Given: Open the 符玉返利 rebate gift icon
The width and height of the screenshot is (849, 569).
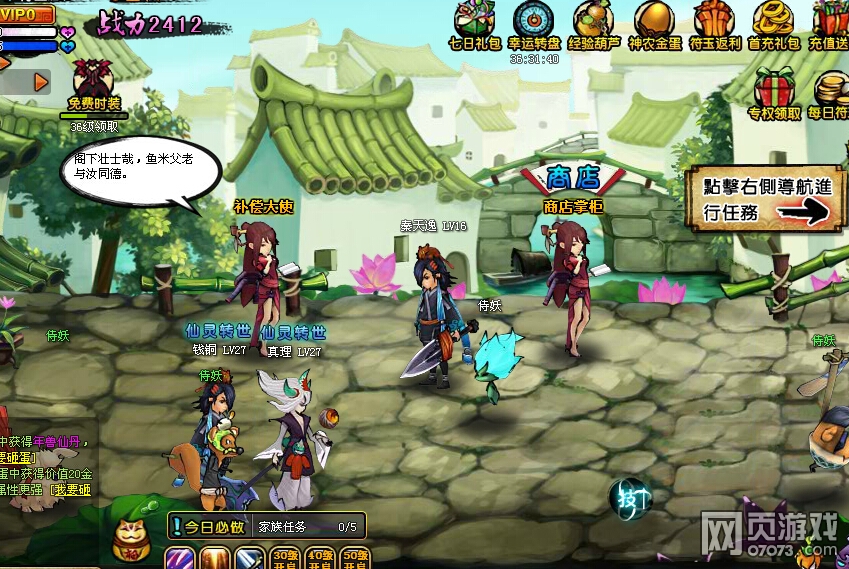Looking at the screenshot, I should [x=713, y=22].
